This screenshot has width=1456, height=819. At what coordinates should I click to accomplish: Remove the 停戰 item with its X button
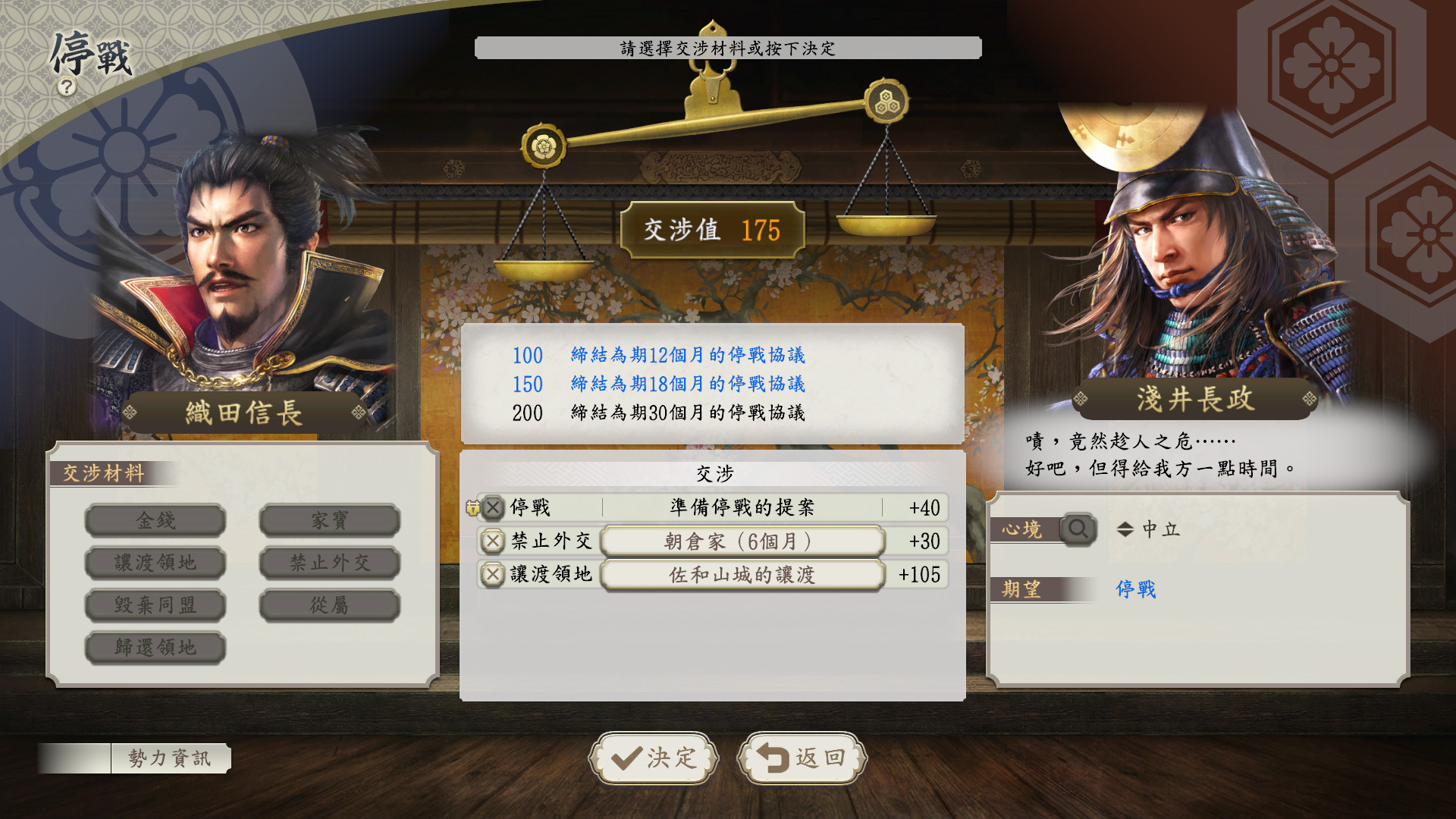point(494,509)
